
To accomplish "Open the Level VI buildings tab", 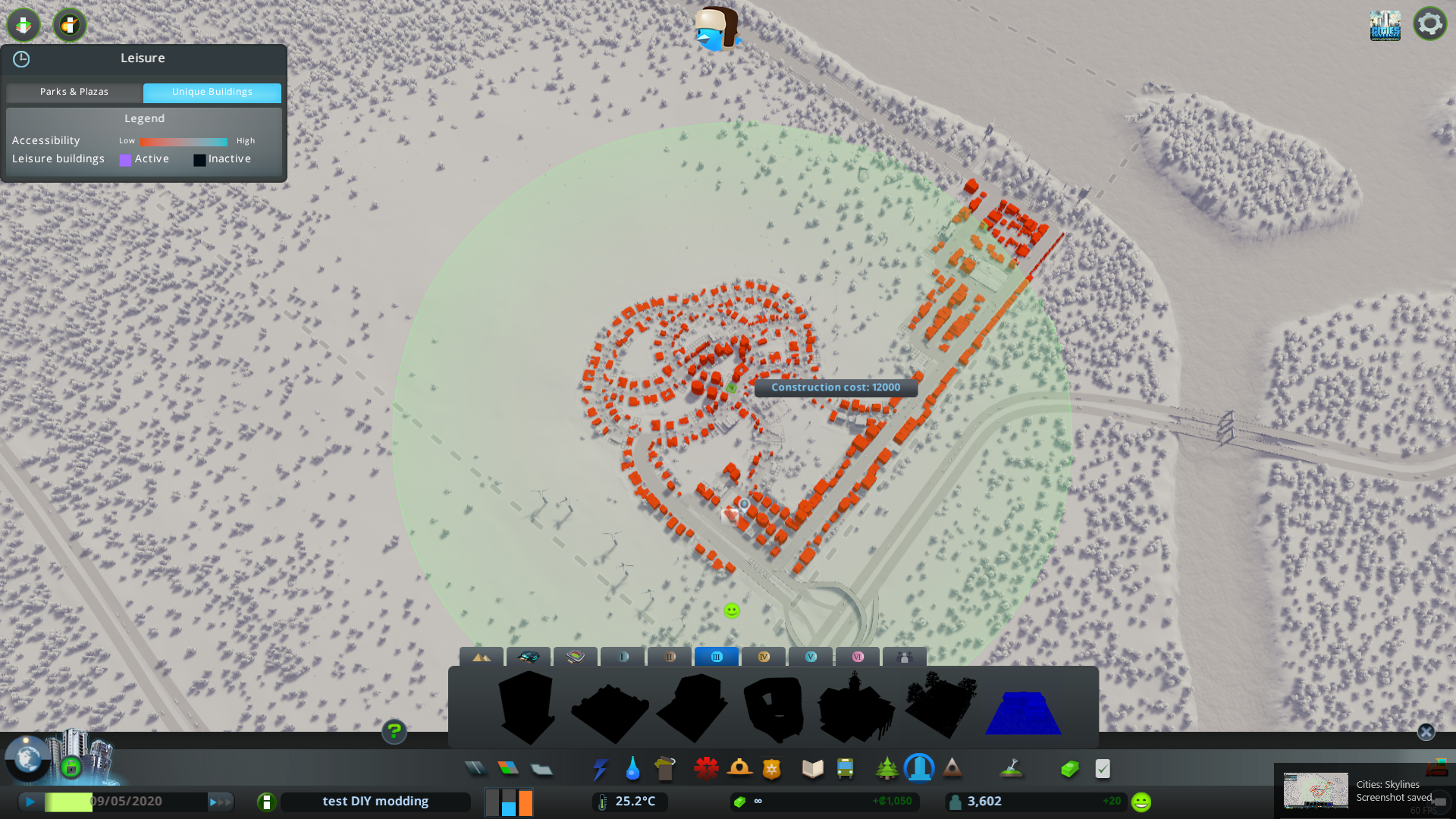I will click(858, 657).
